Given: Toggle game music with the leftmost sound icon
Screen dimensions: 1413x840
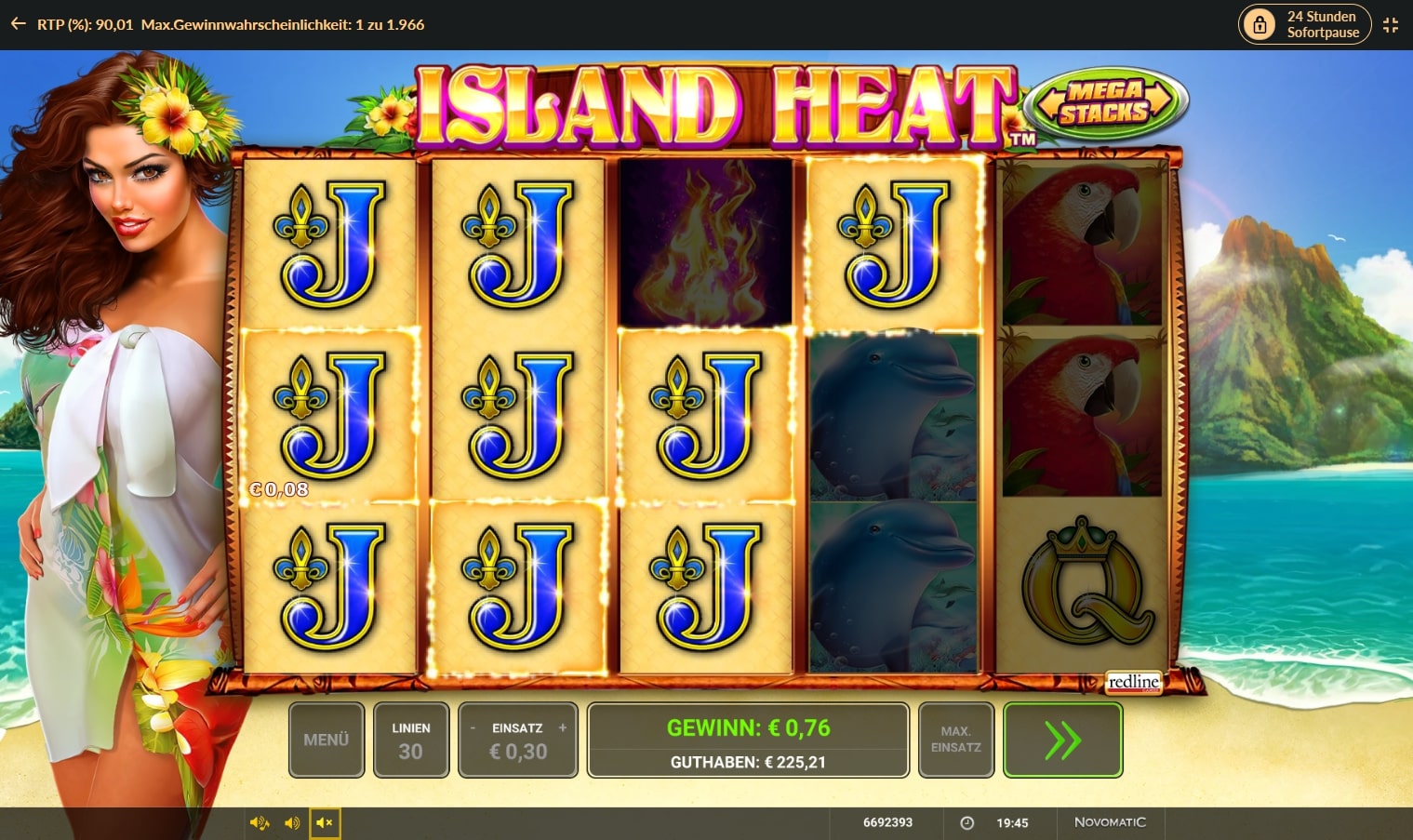Looking at the screenshot, I should tap(259, 822).
